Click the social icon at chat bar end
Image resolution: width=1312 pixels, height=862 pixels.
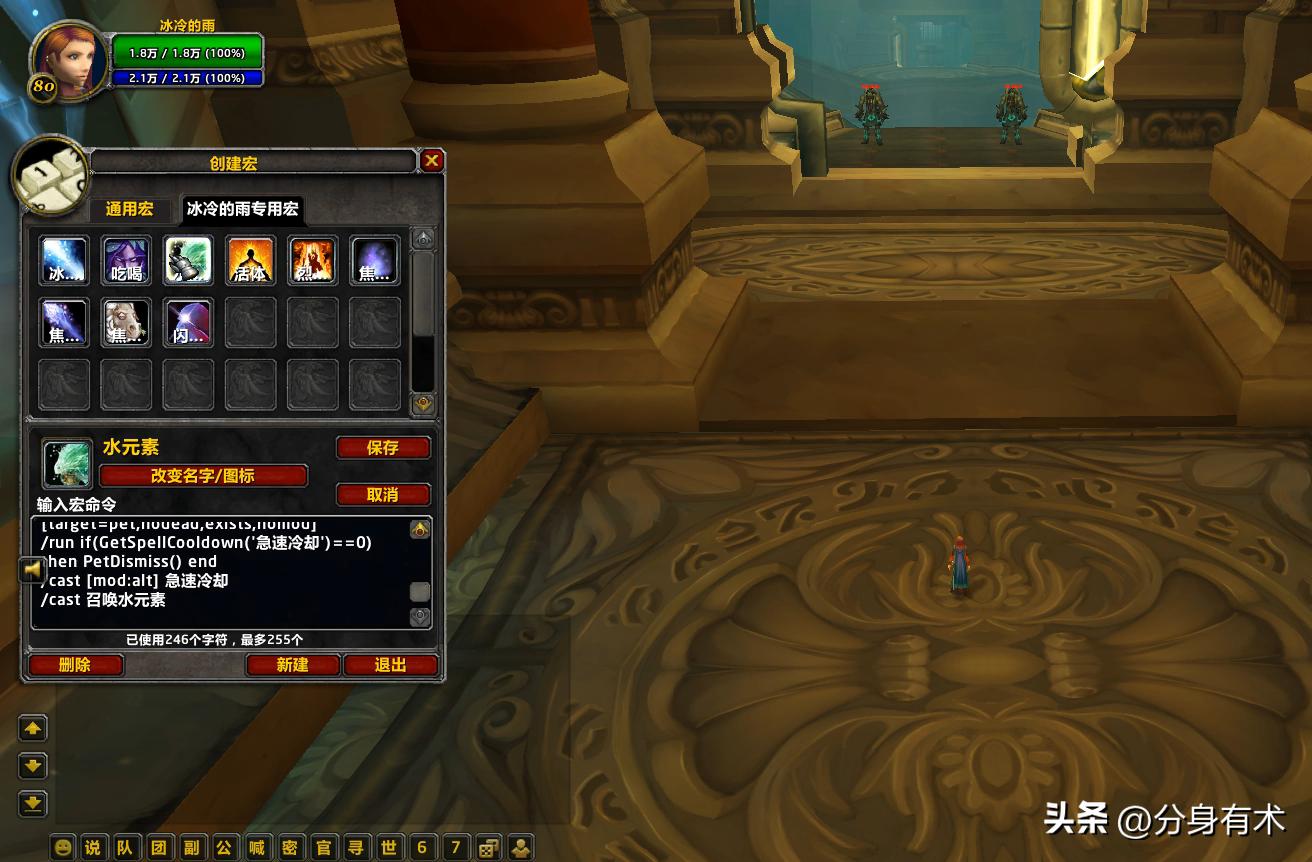(x=522, y=847)
